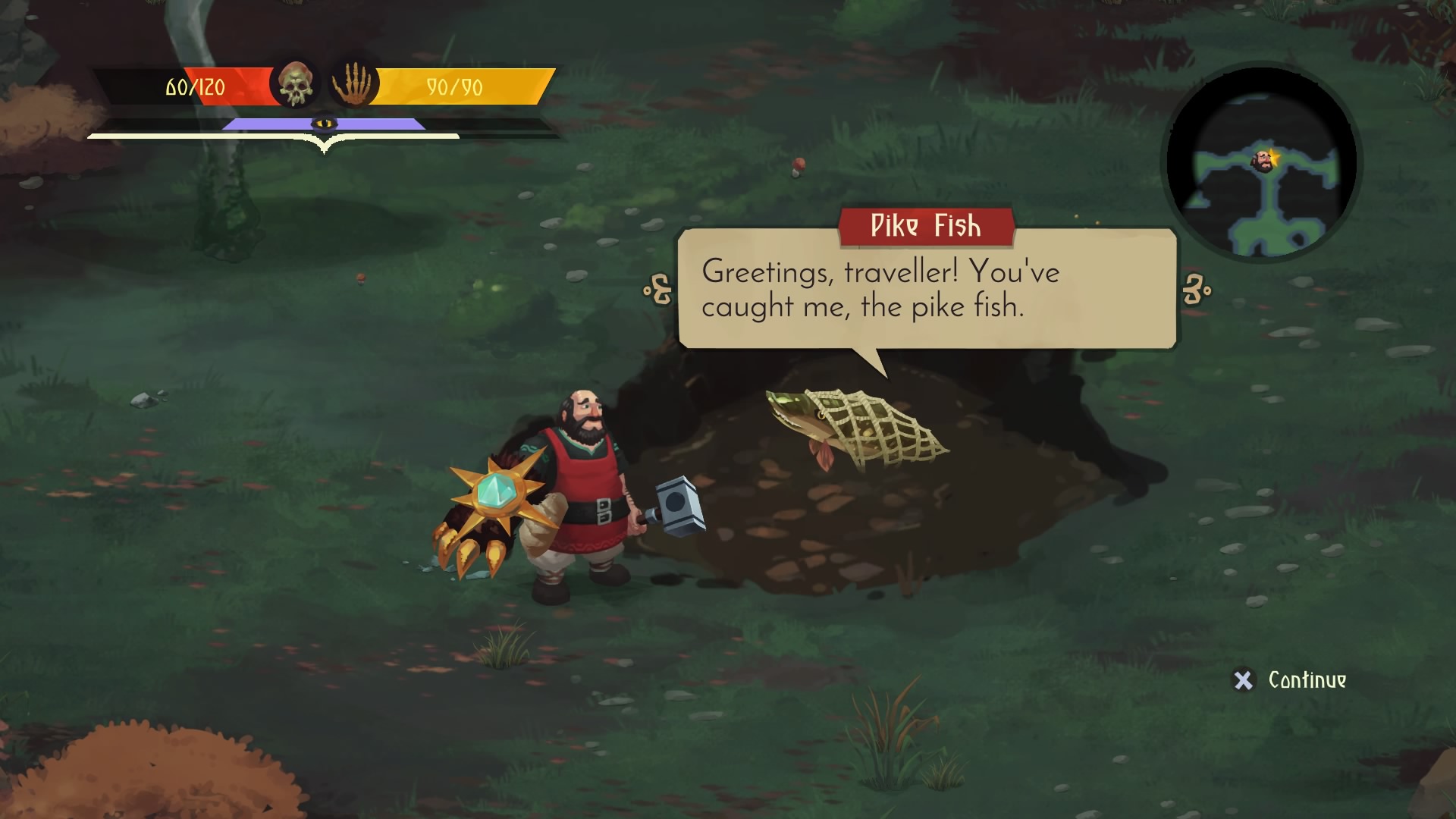Screen dimensions: 1456x819
Task: Click the 60/120 health value on the slider
Action: point(196,86)
